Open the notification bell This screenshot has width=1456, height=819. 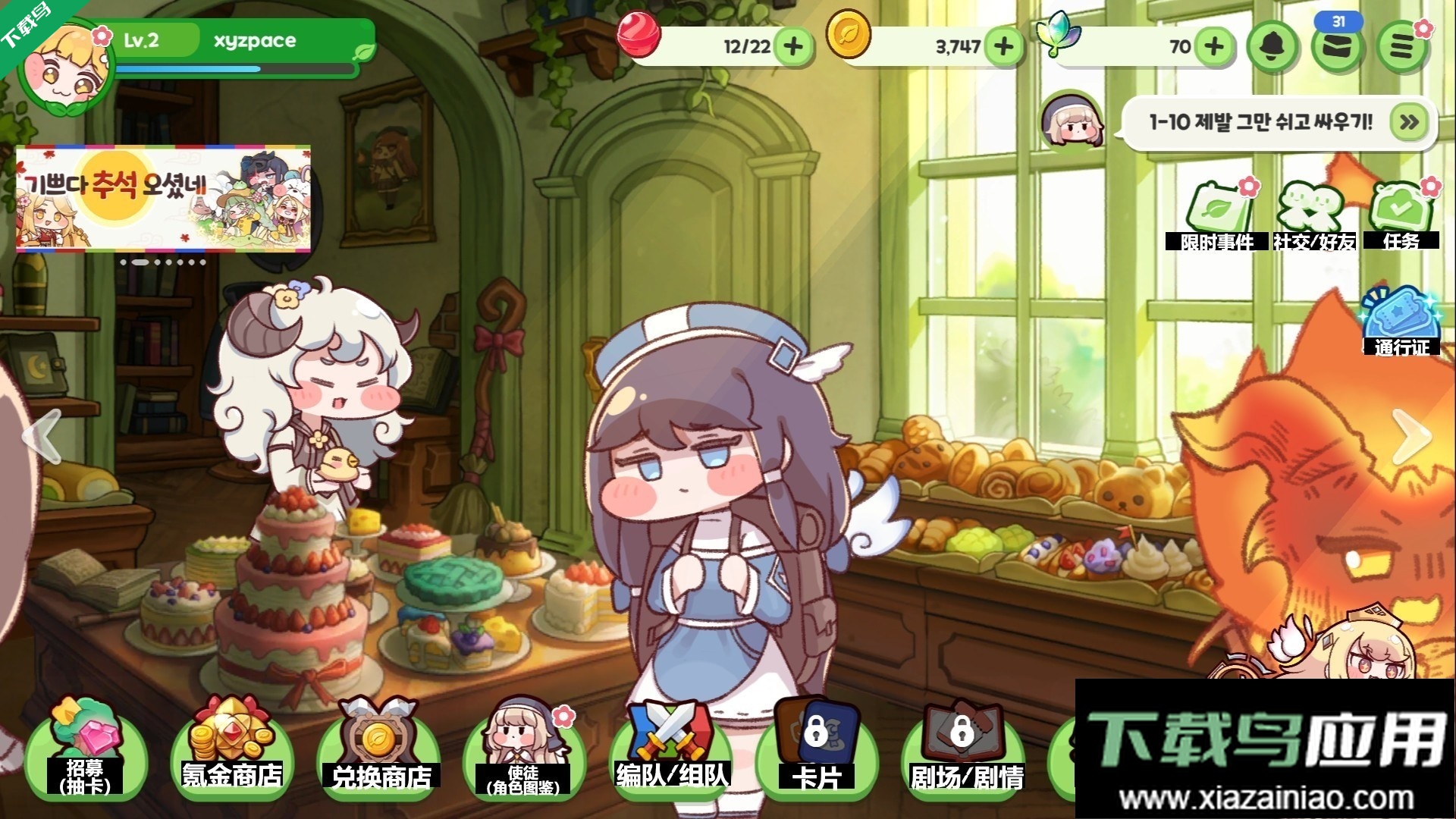click(1271, 47)
